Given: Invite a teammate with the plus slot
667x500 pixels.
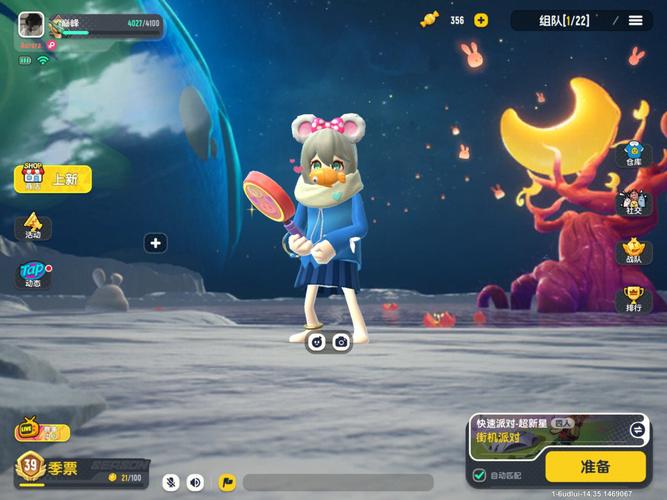Looking at the screenshot, I should pyautogui.click(x=155, y=243).
